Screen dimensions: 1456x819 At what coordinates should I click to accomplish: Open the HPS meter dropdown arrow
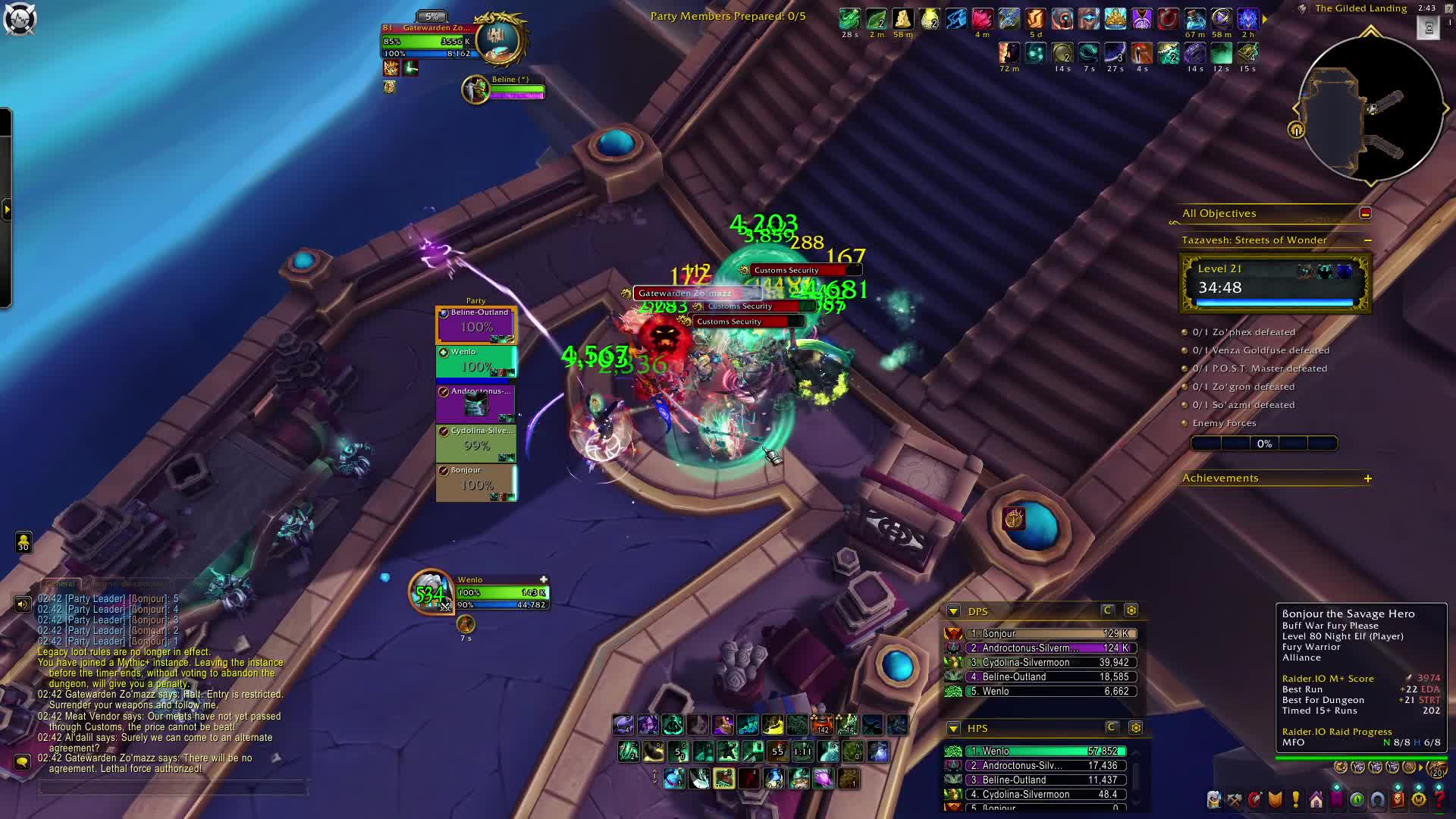point(953,729)
